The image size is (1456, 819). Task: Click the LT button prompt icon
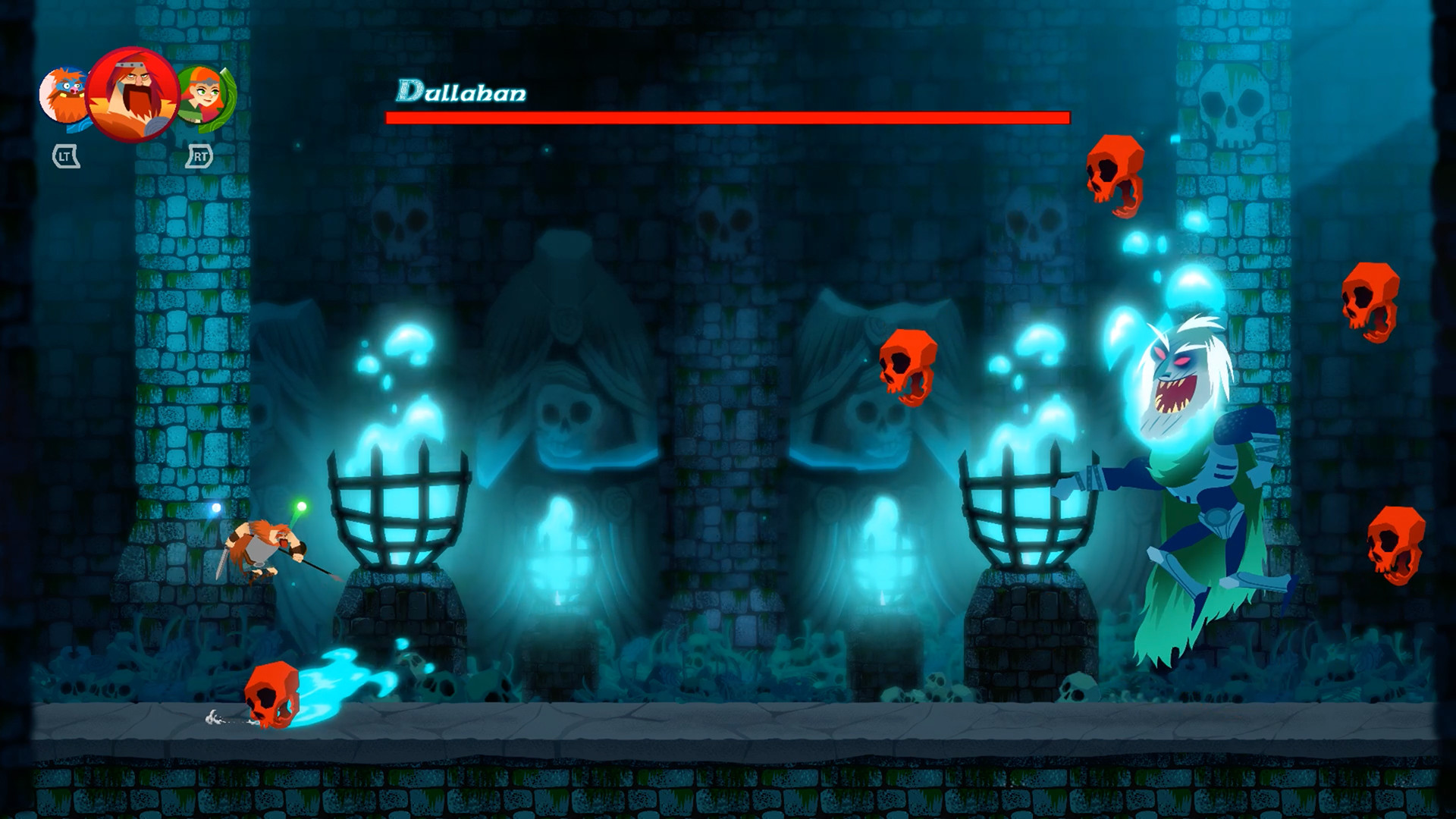pyautogui.click(x=64, y=157)
